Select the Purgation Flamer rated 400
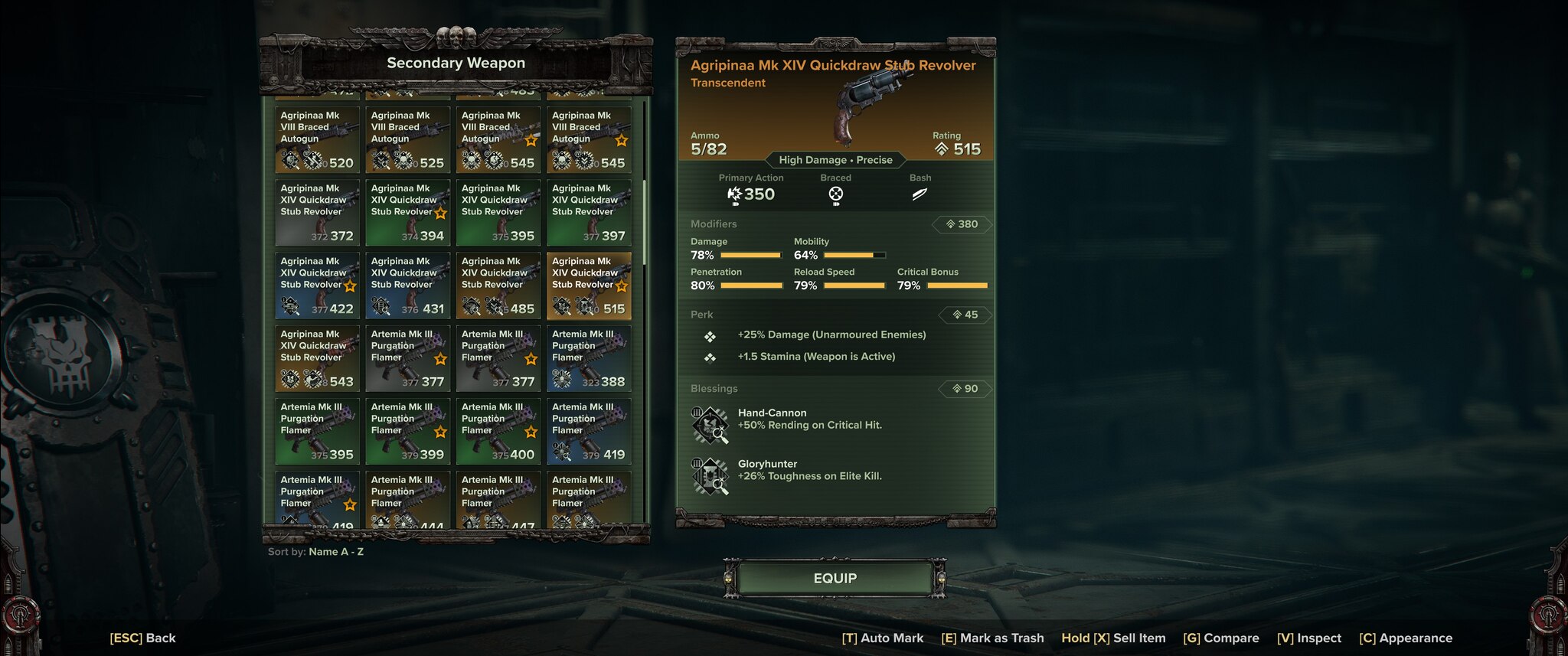 point(498,430)
